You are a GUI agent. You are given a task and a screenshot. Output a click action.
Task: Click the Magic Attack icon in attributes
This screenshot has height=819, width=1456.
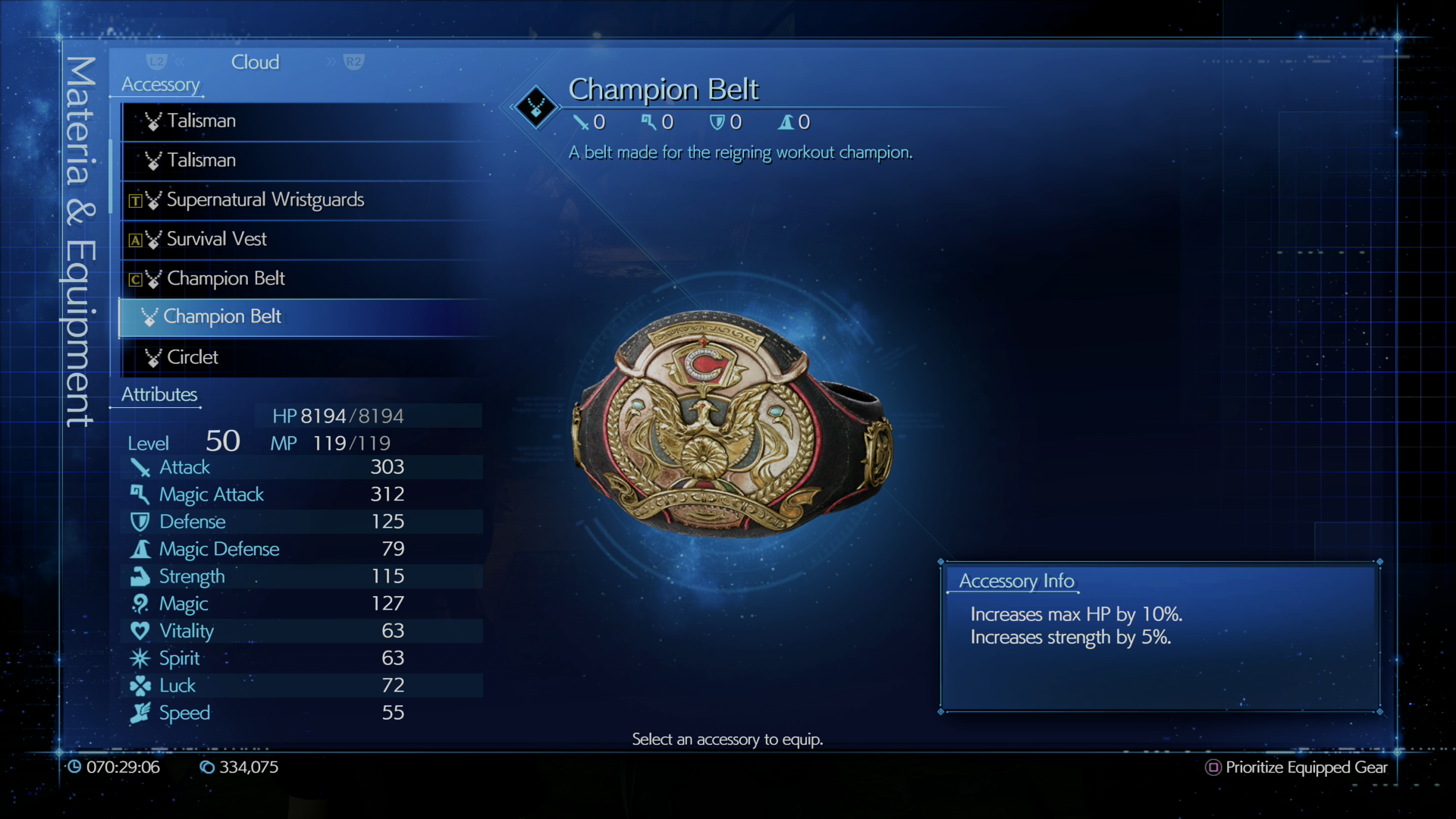point(140,494)
